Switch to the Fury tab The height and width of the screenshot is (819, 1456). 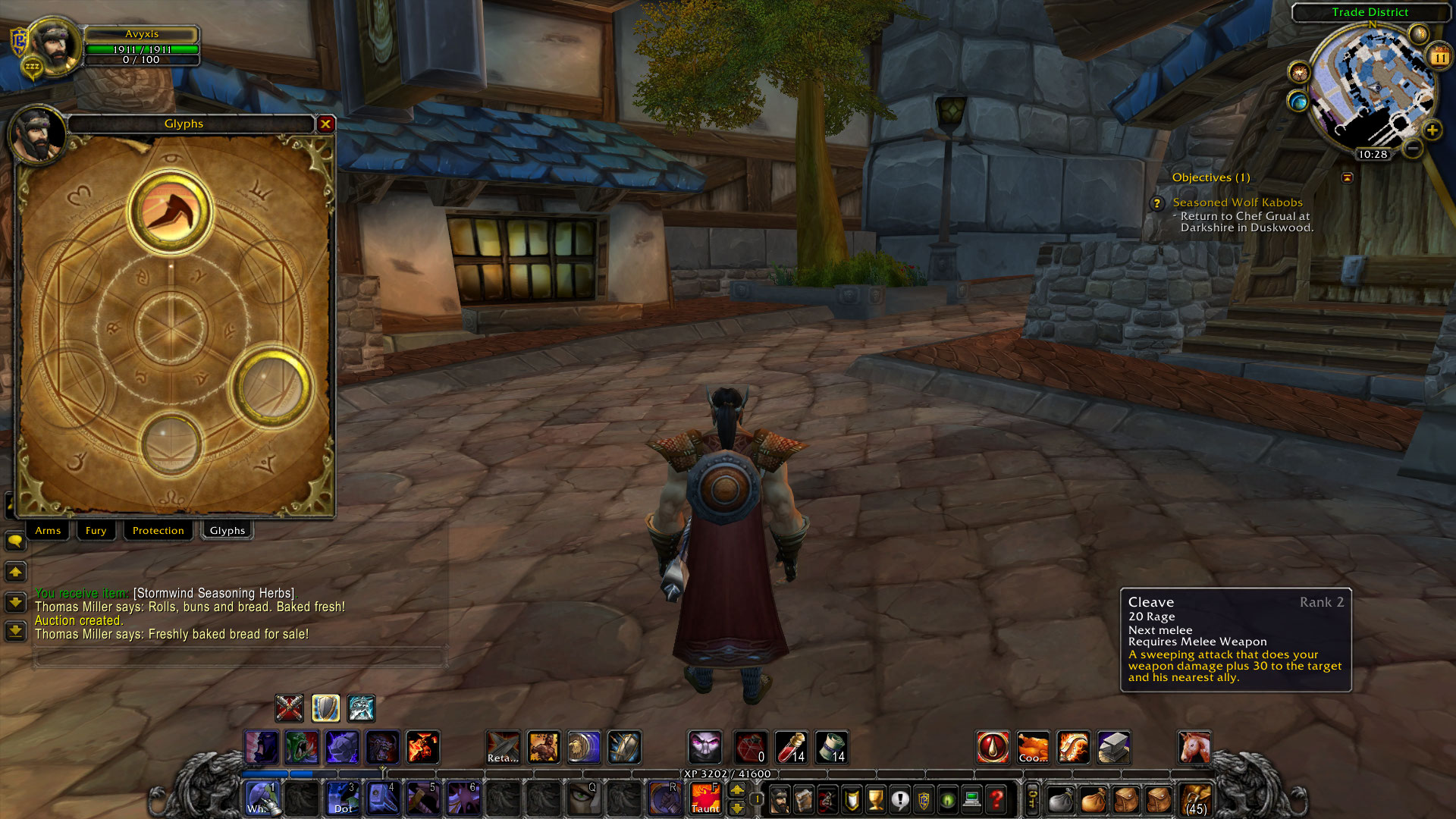96,530
